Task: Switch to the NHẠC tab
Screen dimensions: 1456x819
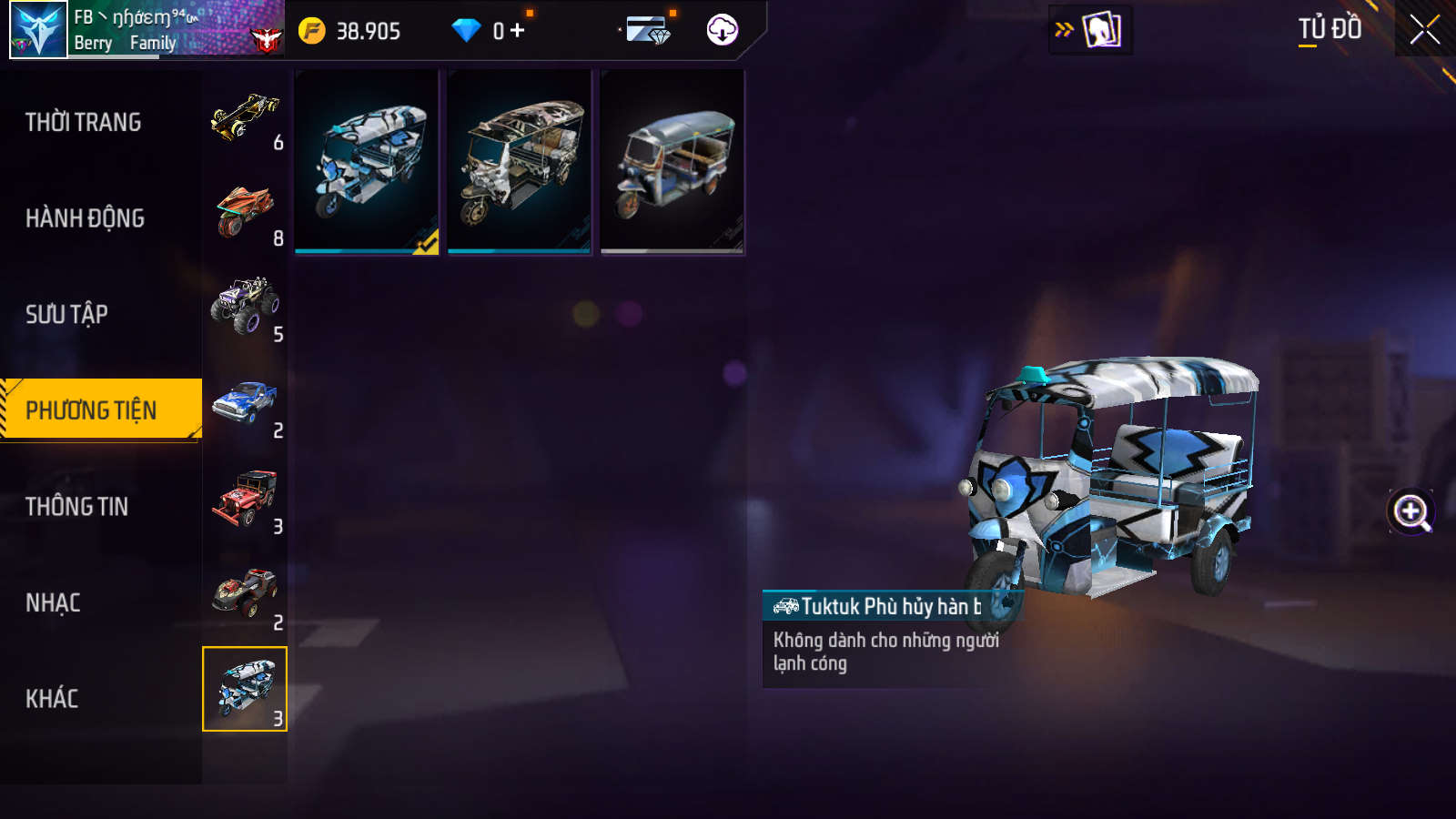Action: coord(53,602)
